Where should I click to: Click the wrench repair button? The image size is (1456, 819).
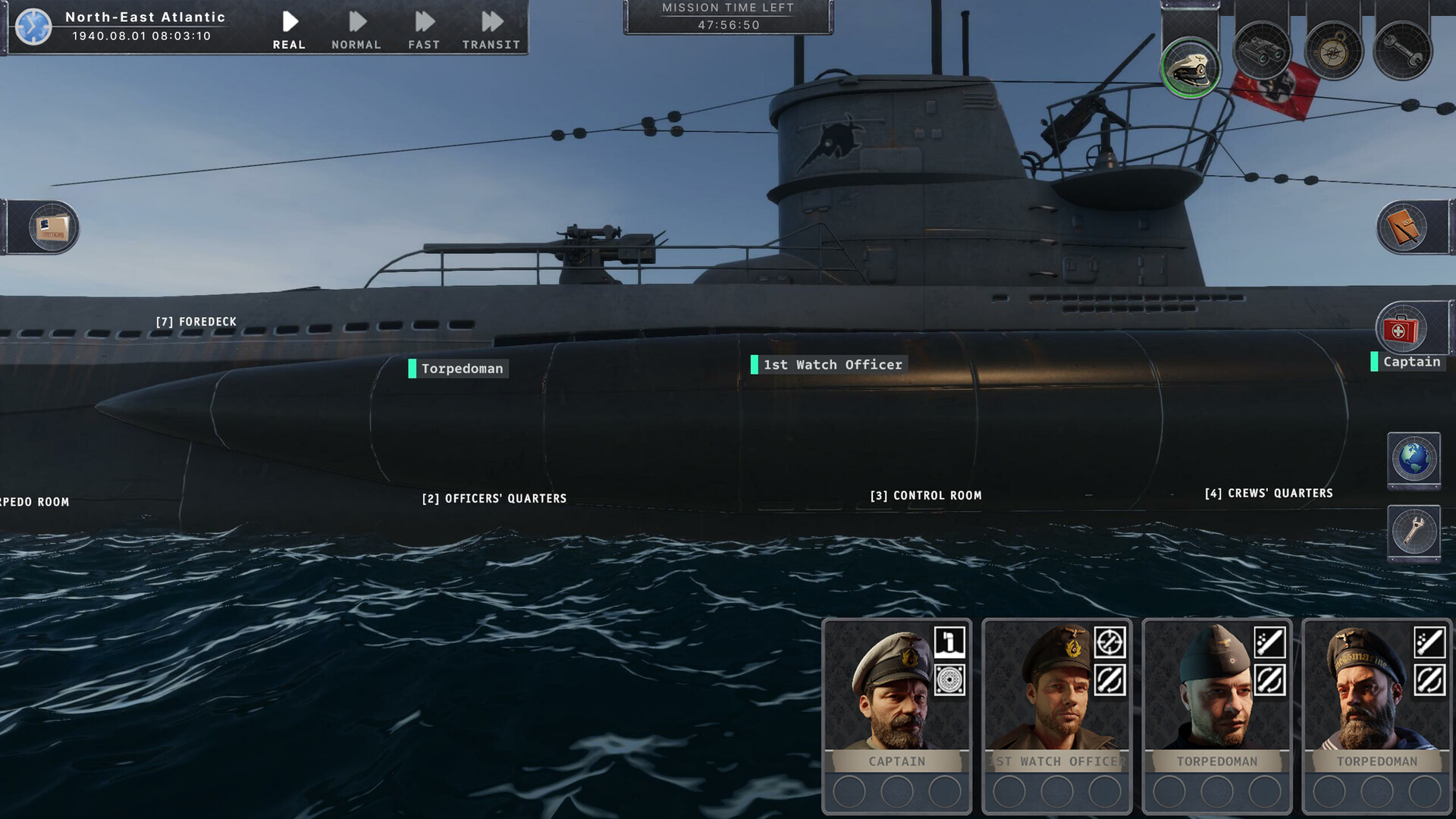click(x=1414, y=531)
